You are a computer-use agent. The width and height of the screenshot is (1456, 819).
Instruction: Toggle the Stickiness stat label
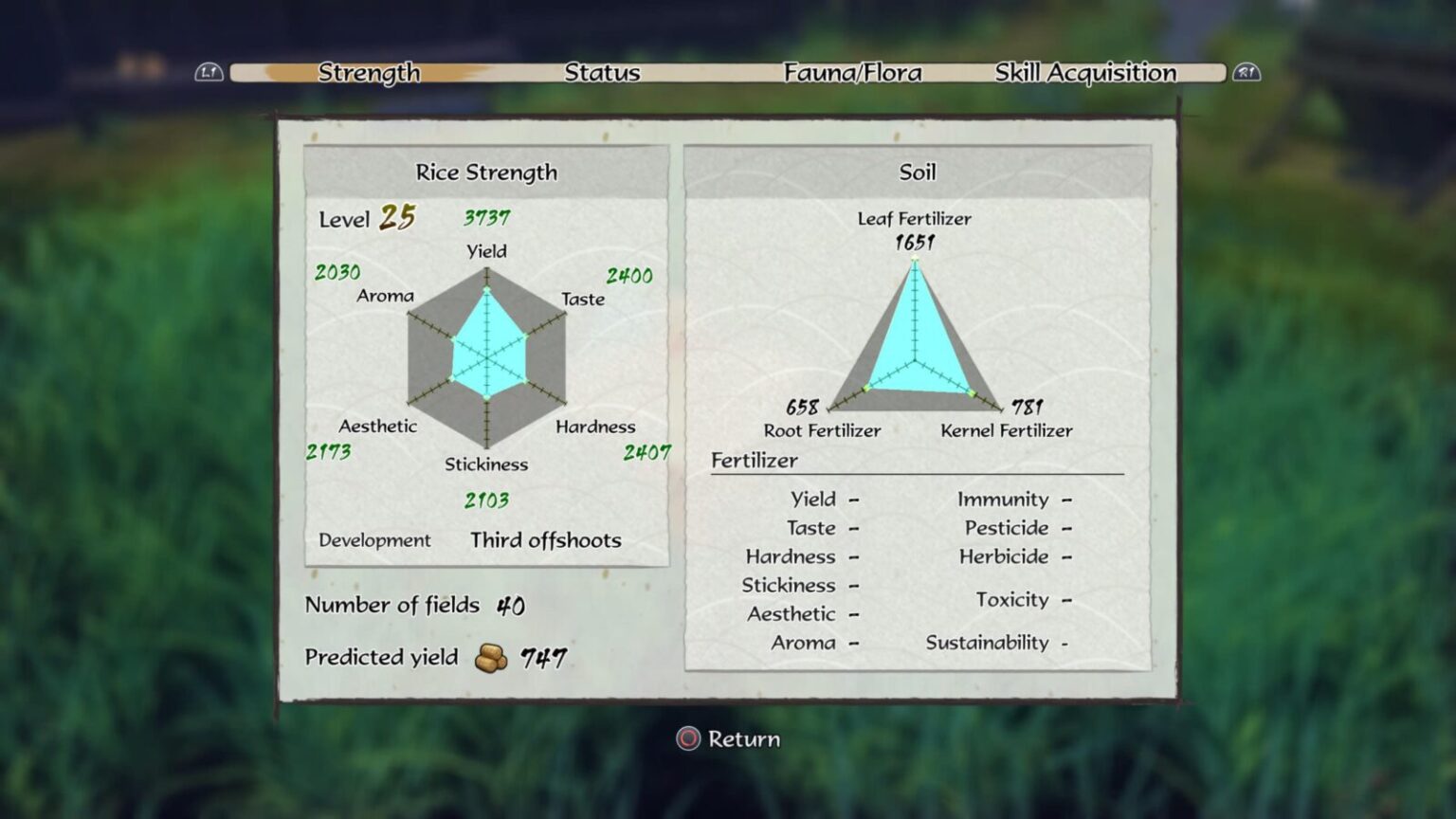[486, 464]
